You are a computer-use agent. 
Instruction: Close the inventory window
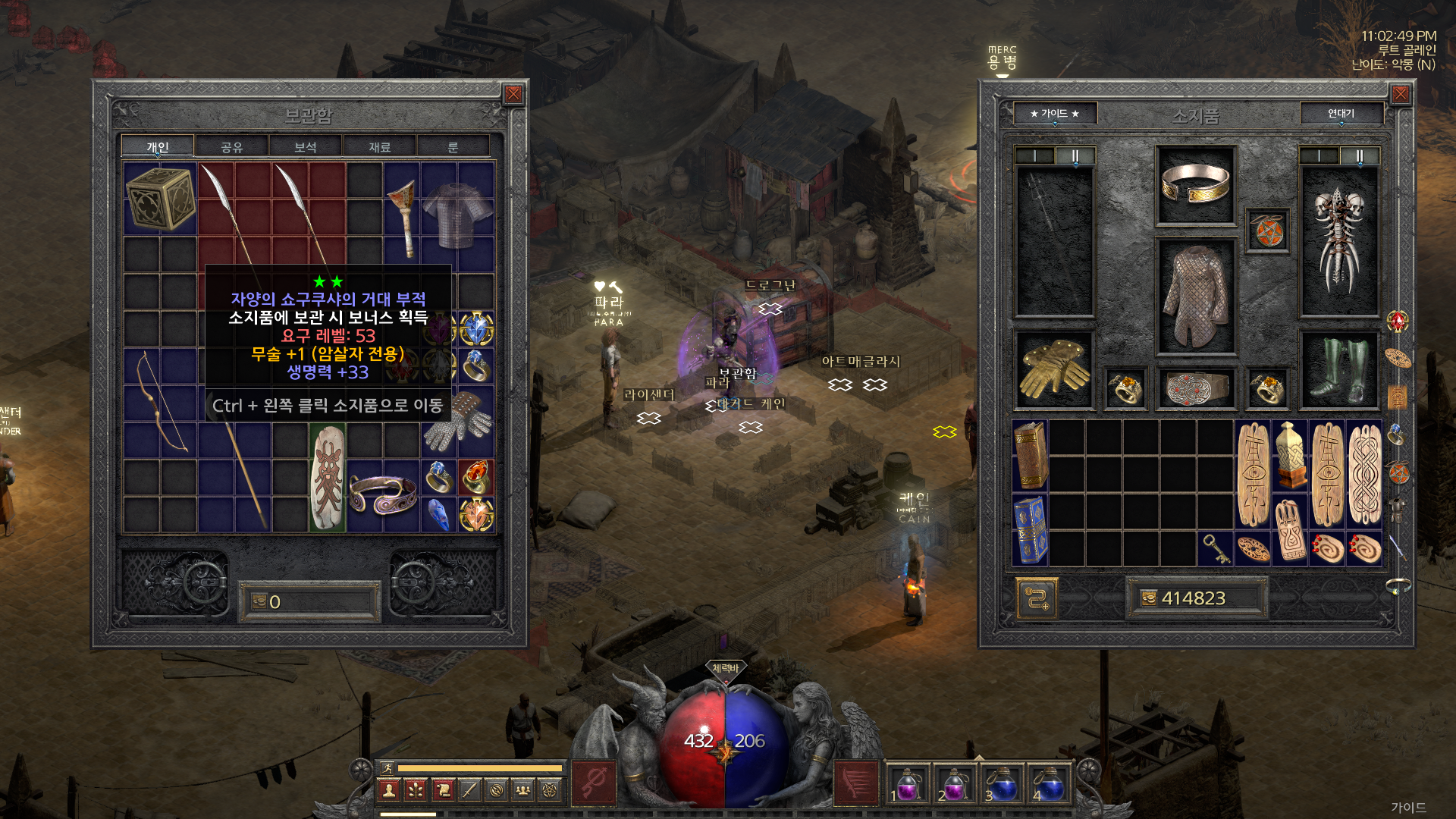click(1400, 94)
